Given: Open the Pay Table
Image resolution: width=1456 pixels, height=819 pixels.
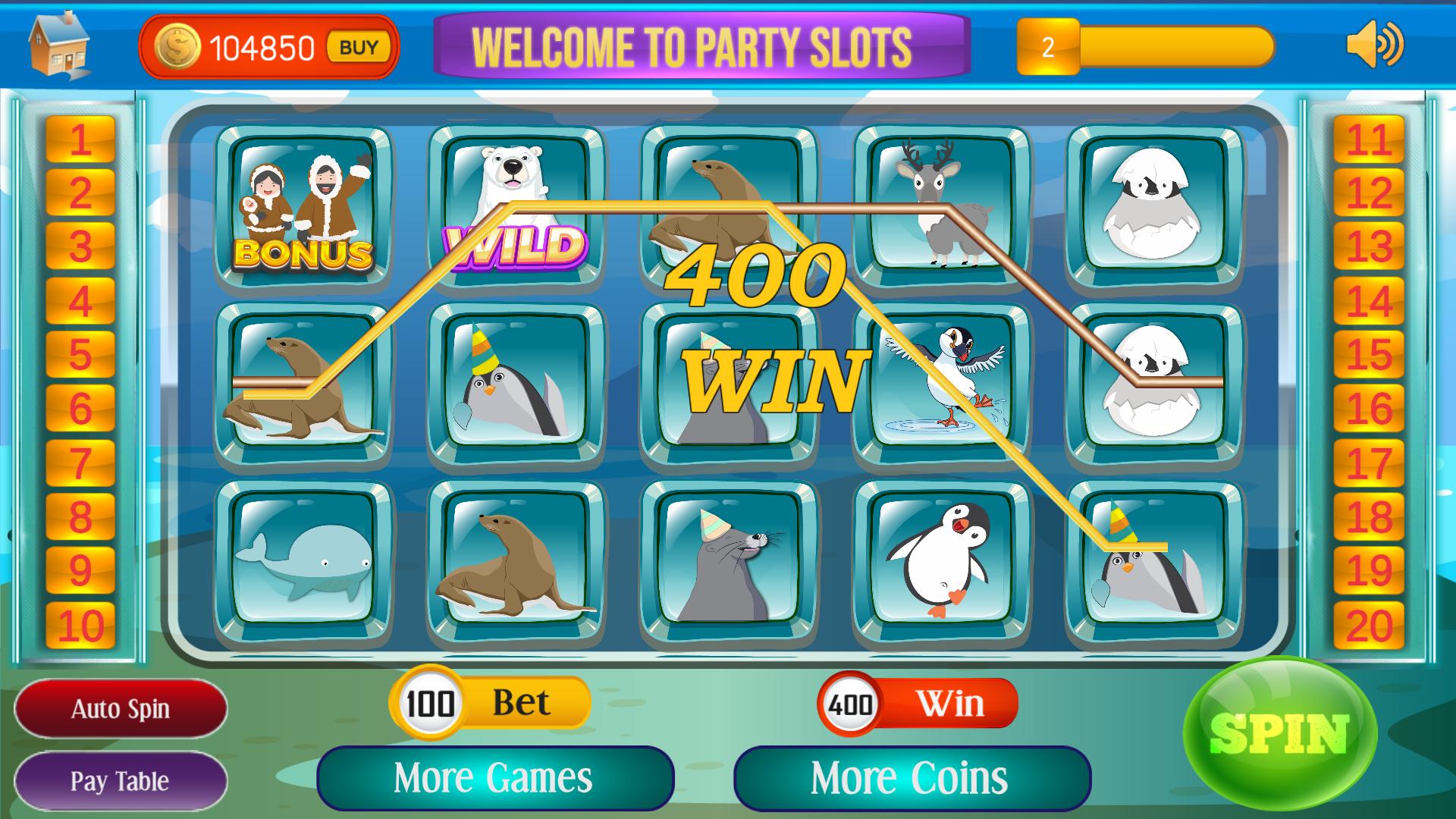Looking at the screenshot, I should pyautogui.click(x=121, y=780).
